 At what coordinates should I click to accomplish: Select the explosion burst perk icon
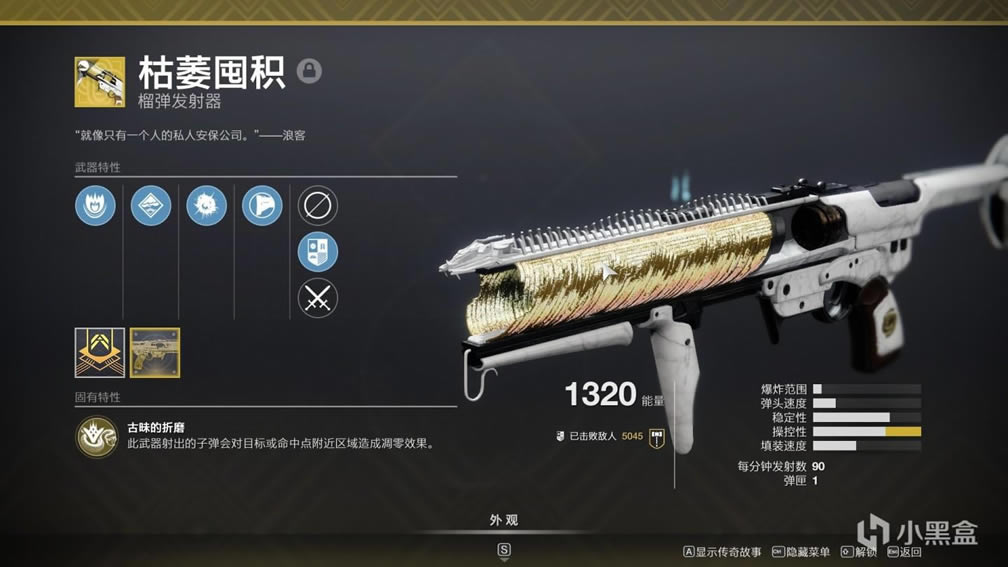[207, 206]
